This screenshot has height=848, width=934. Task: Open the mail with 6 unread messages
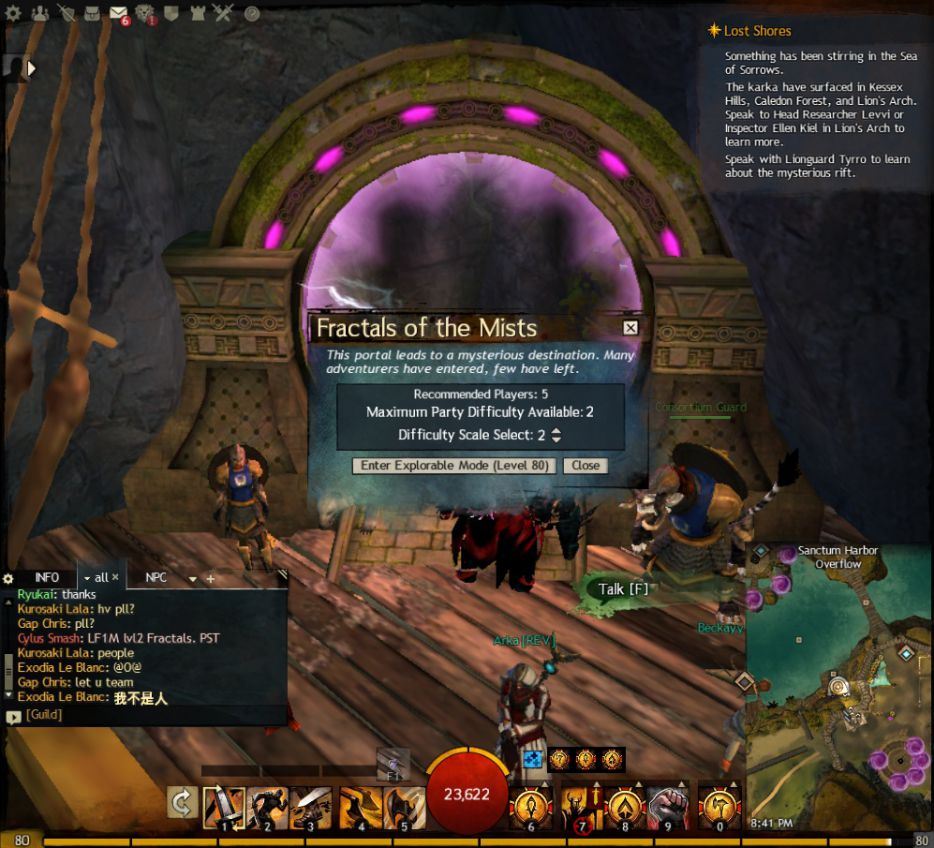point(119,13)
